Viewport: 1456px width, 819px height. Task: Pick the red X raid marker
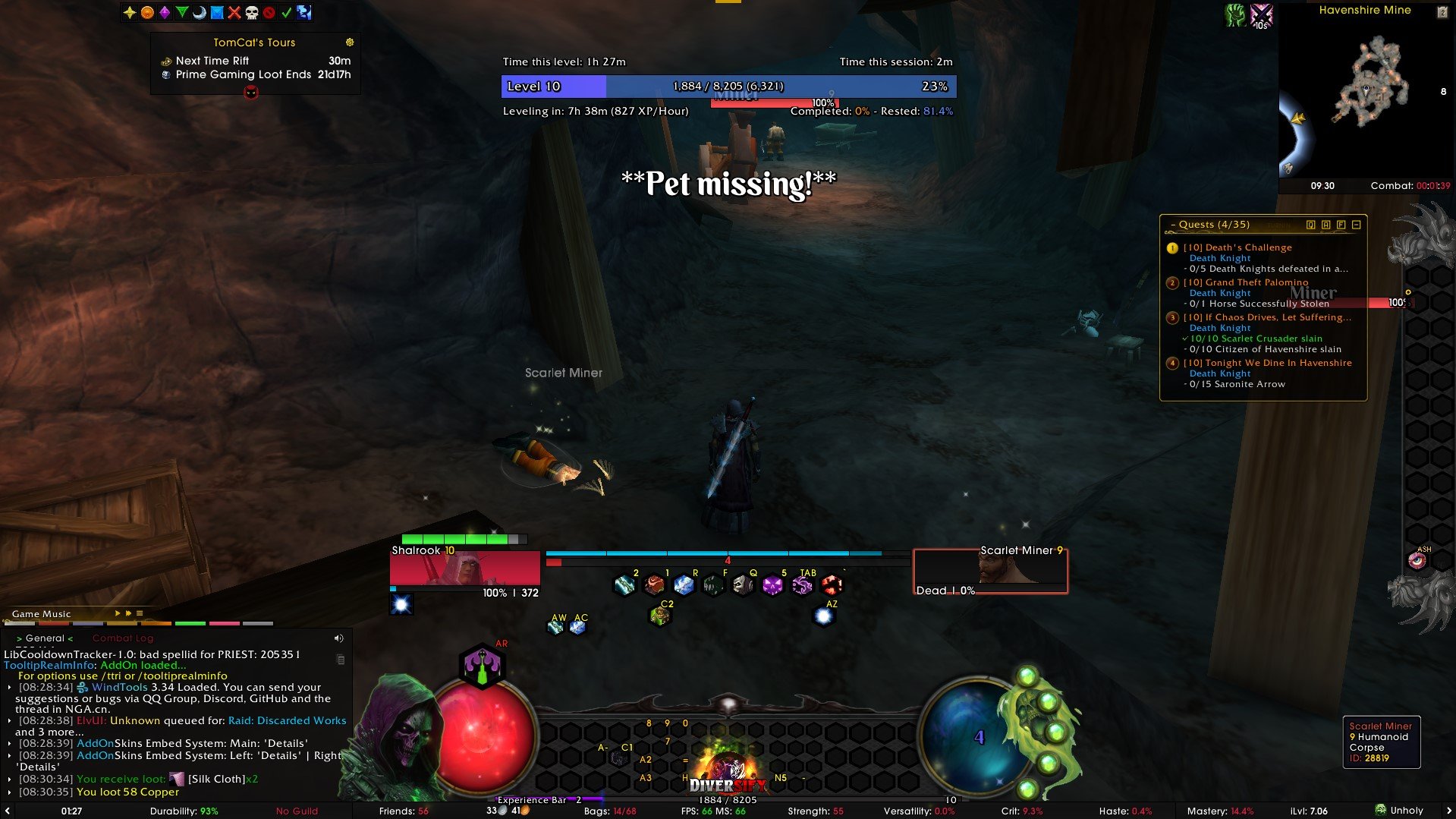[234, 12]
